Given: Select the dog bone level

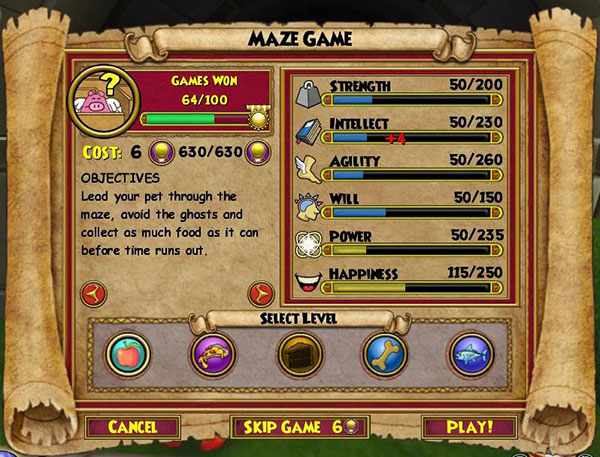Looking at the screenshot, I should pyautogui.click(x=385, y=354).
